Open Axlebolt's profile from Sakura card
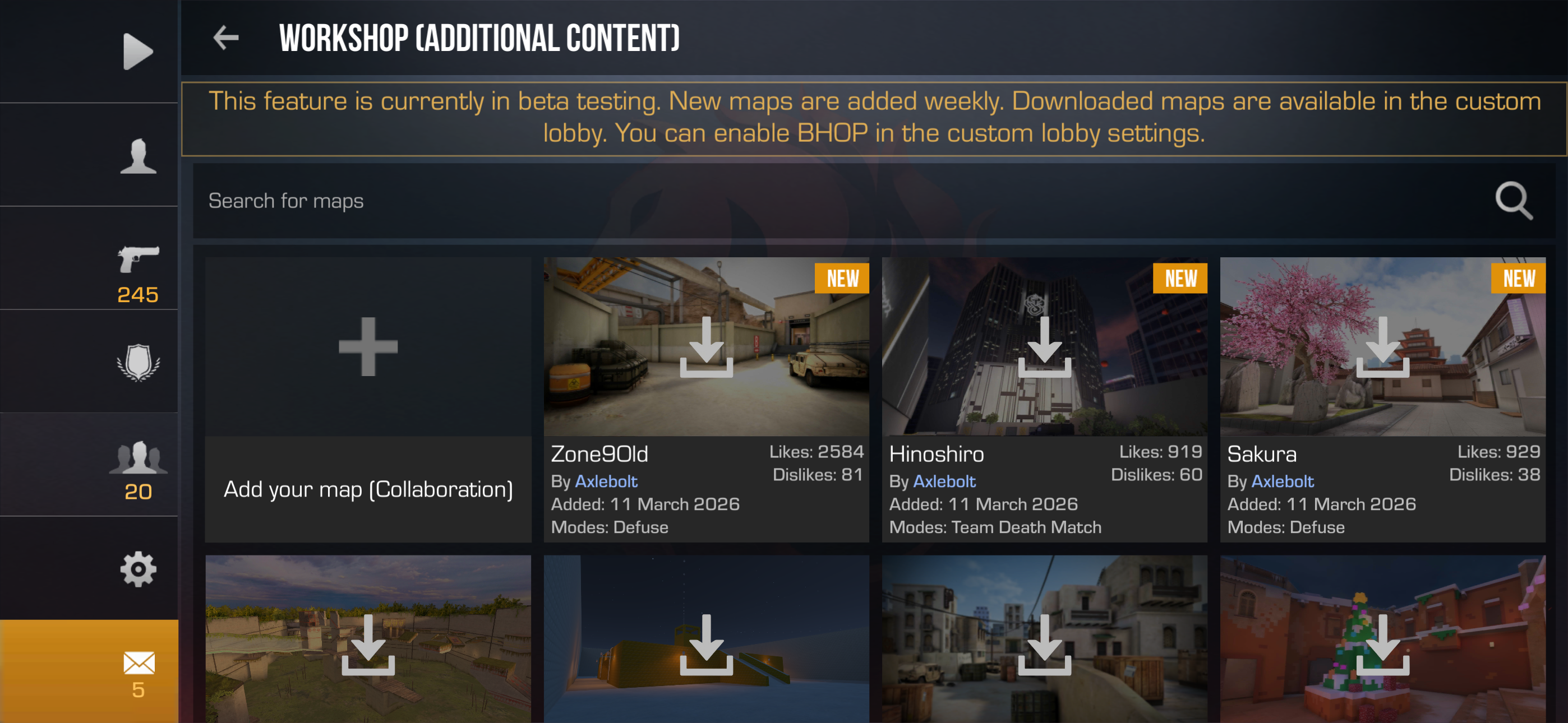The width and height of the screenshot is (1568, 723). [1282, 481]
